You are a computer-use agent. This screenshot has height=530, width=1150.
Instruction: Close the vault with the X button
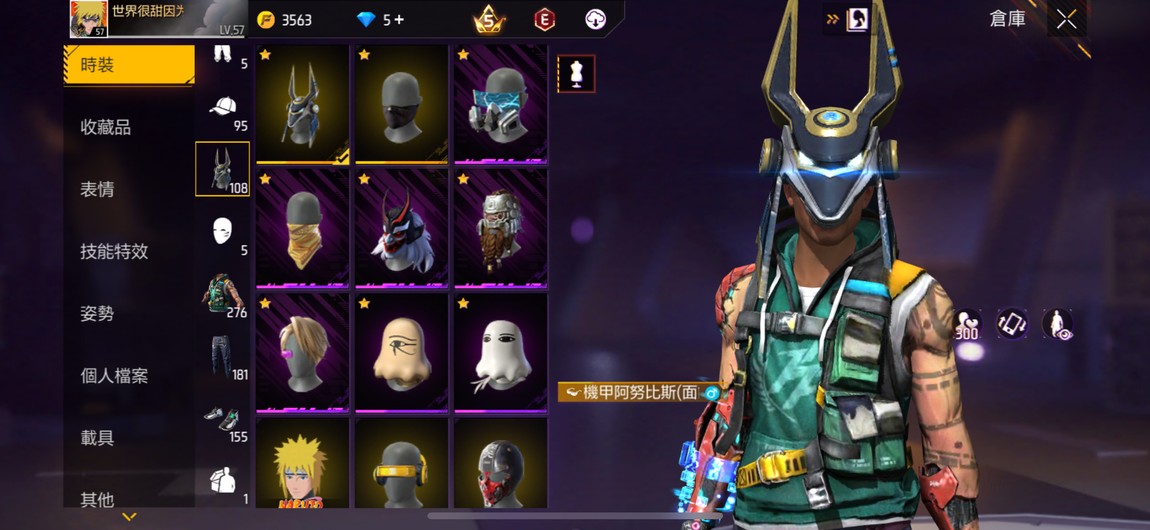pos(1066,19)
